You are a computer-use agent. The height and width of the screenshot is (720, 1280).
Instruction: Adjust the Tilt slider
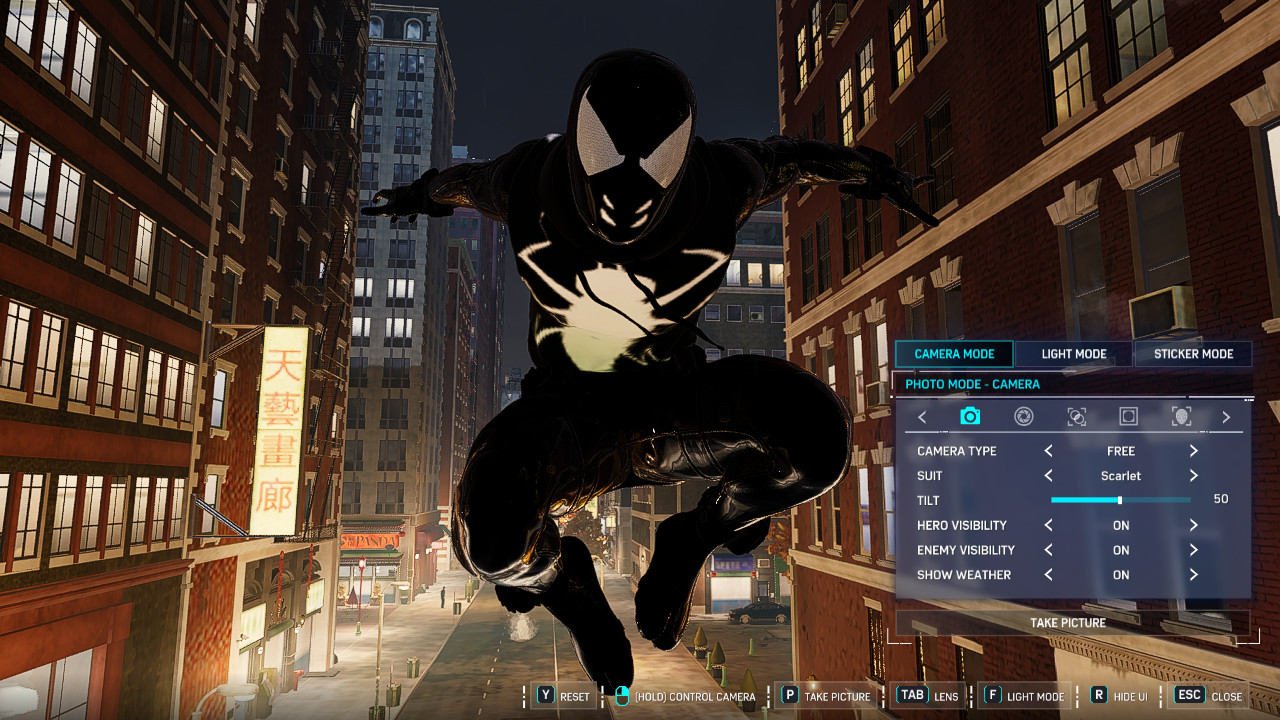point(1119,500)
